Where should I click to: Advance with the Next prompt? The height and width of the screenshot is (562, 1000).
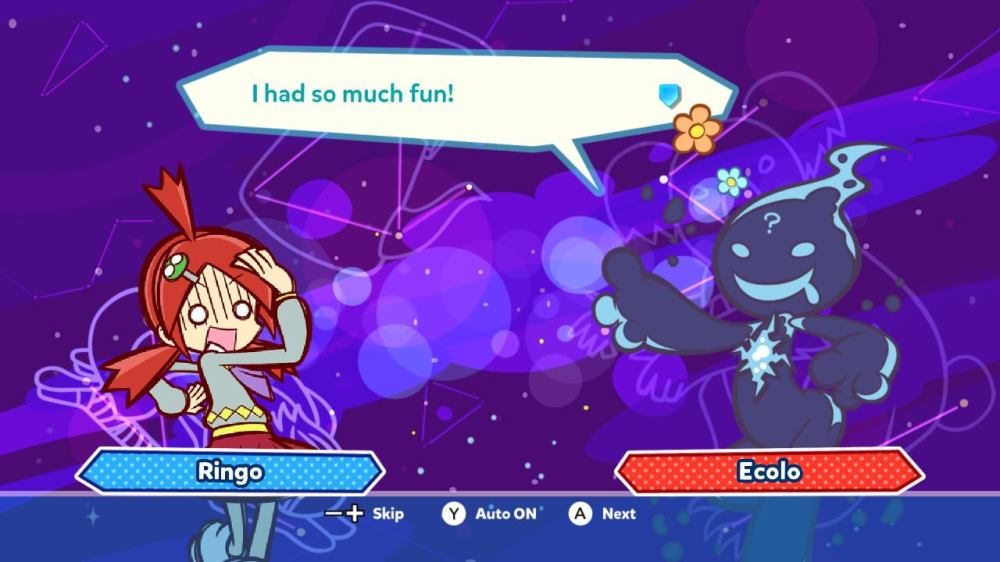pyautogui.click(x=603, y=514)
